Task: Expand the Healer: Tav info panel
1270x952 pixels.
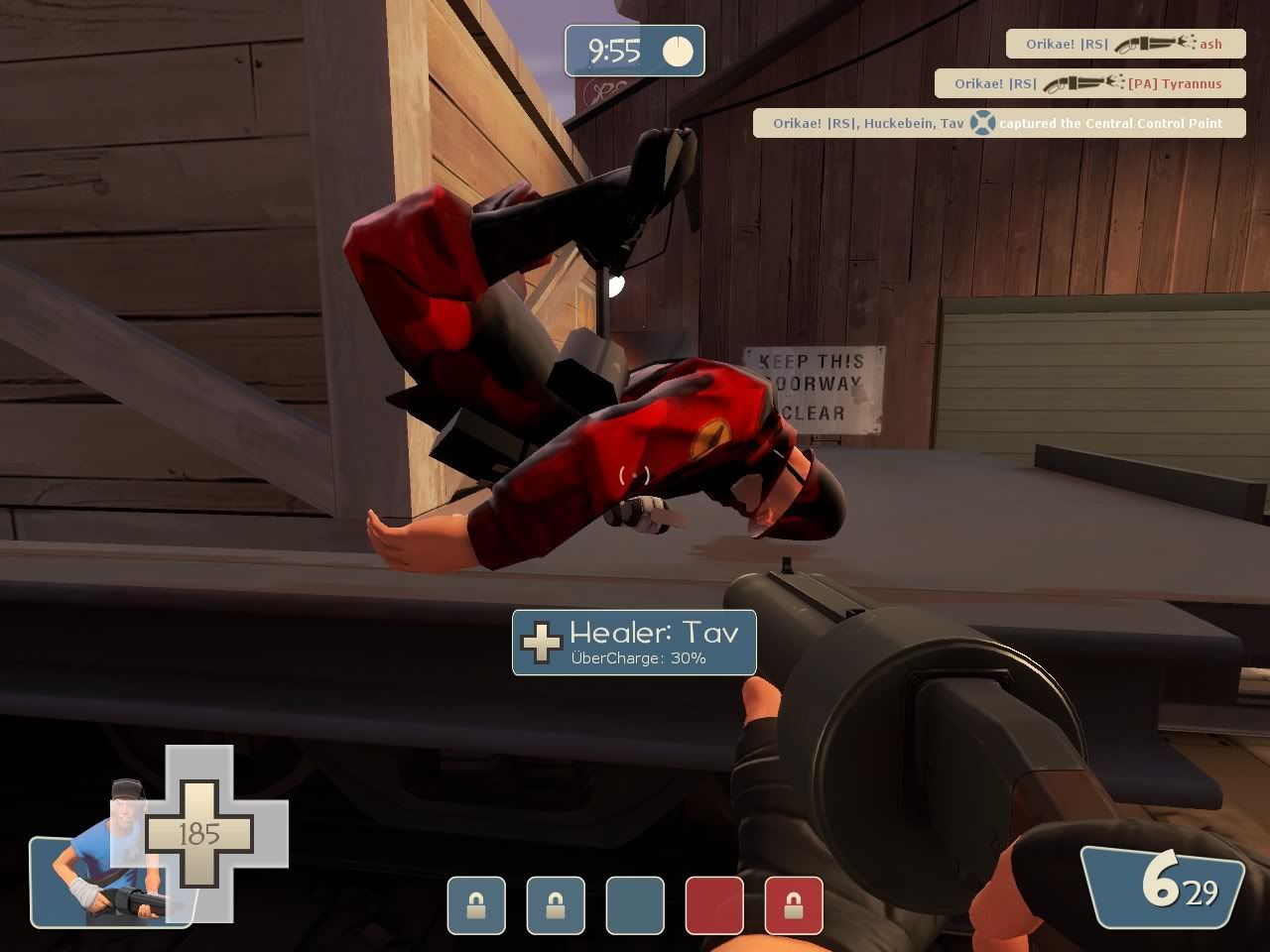Action: point(634,643)
